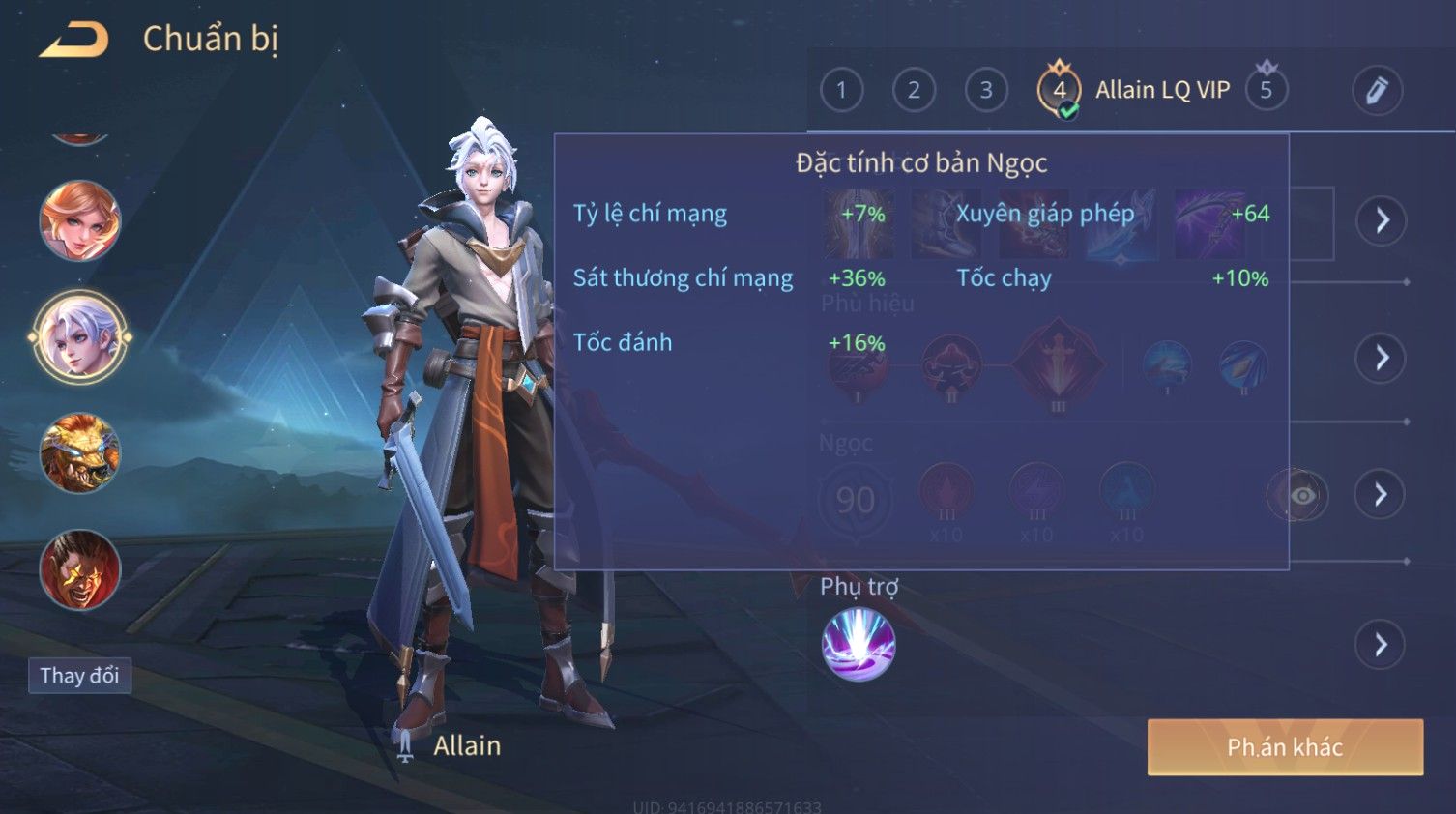Select loadout preset 2
Screen dimensions: 1456x814
[914, 91]
